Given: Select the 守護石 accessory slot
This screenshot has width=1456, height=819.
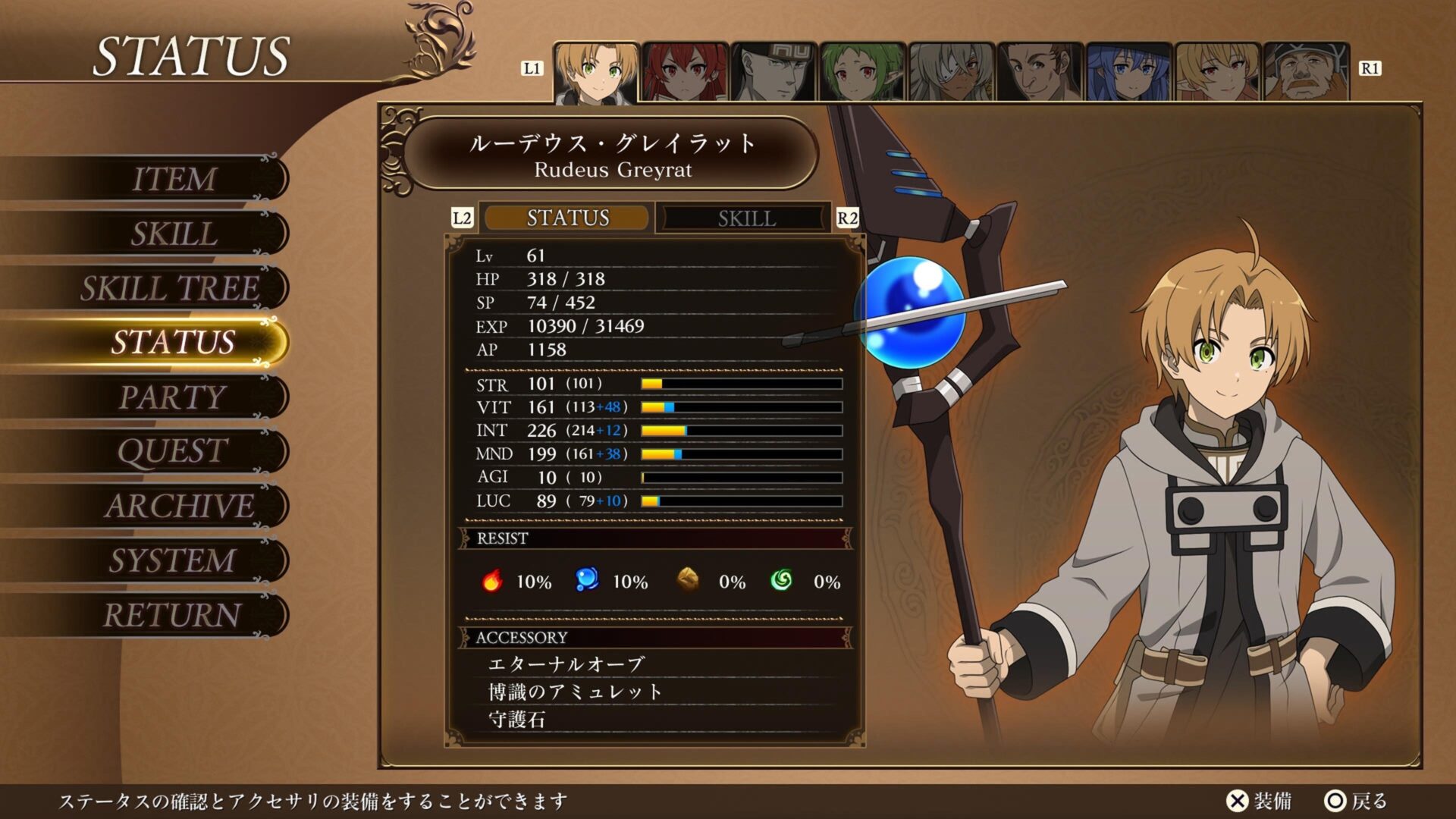Looking at the screenshot, I should [x=517, y=719].
